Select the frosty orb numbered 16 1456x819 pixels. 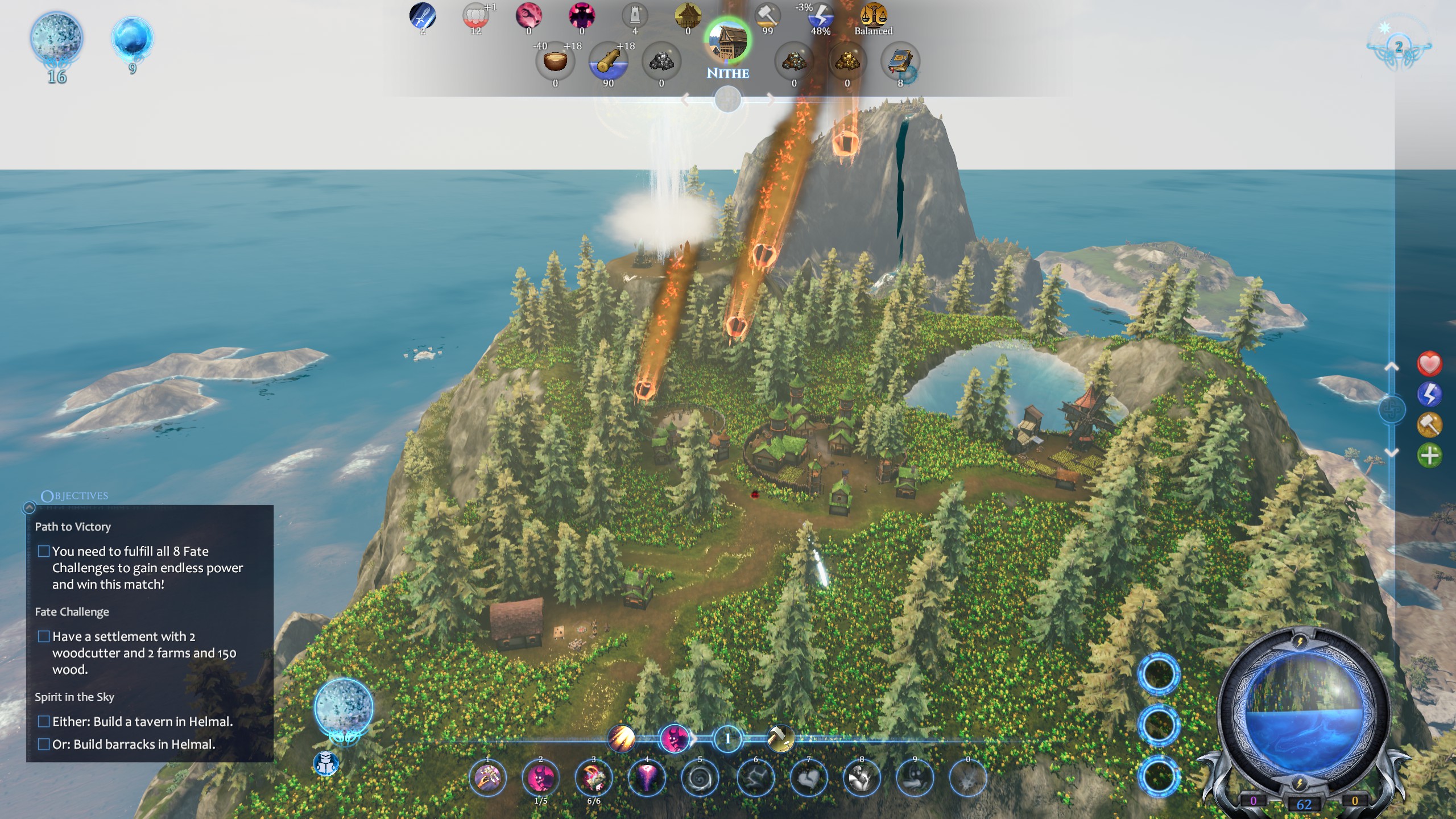pos(56,39)
